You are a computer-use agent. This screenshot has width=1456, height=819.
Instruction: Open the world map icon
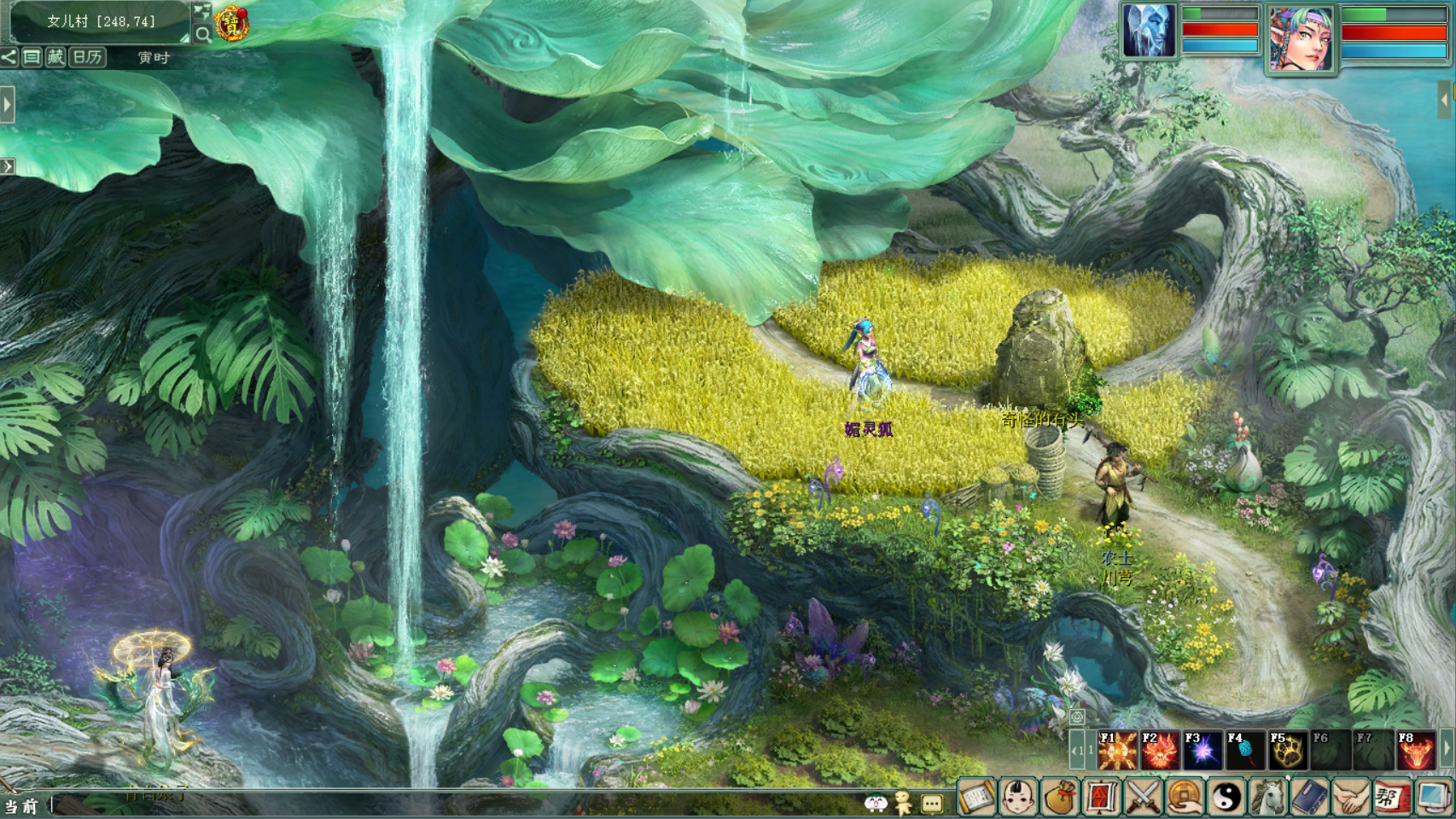(x=202, y=12)
